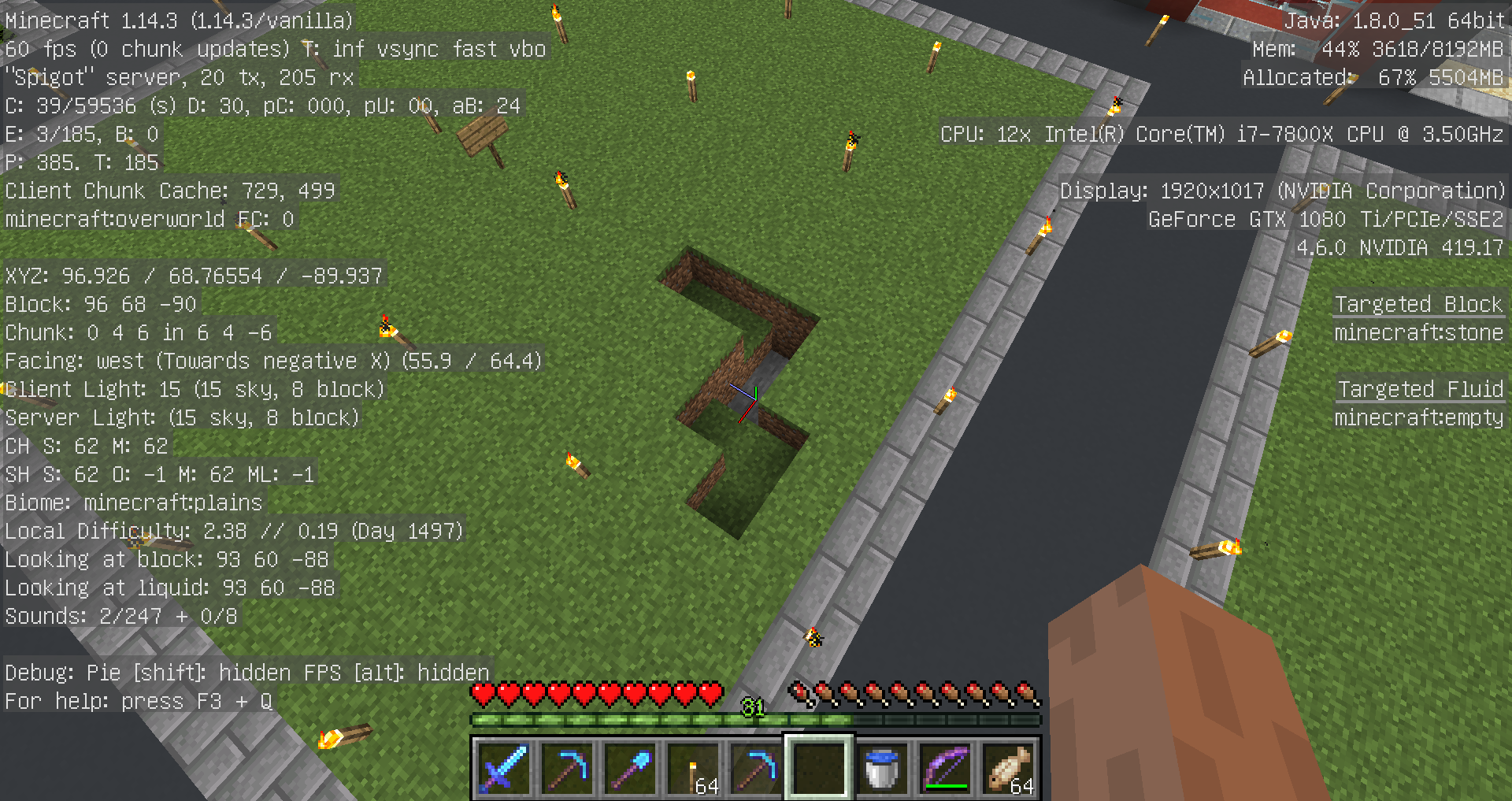The image size is (1512, 801).
Task: Select the water bucket slot
Action: 881,768
